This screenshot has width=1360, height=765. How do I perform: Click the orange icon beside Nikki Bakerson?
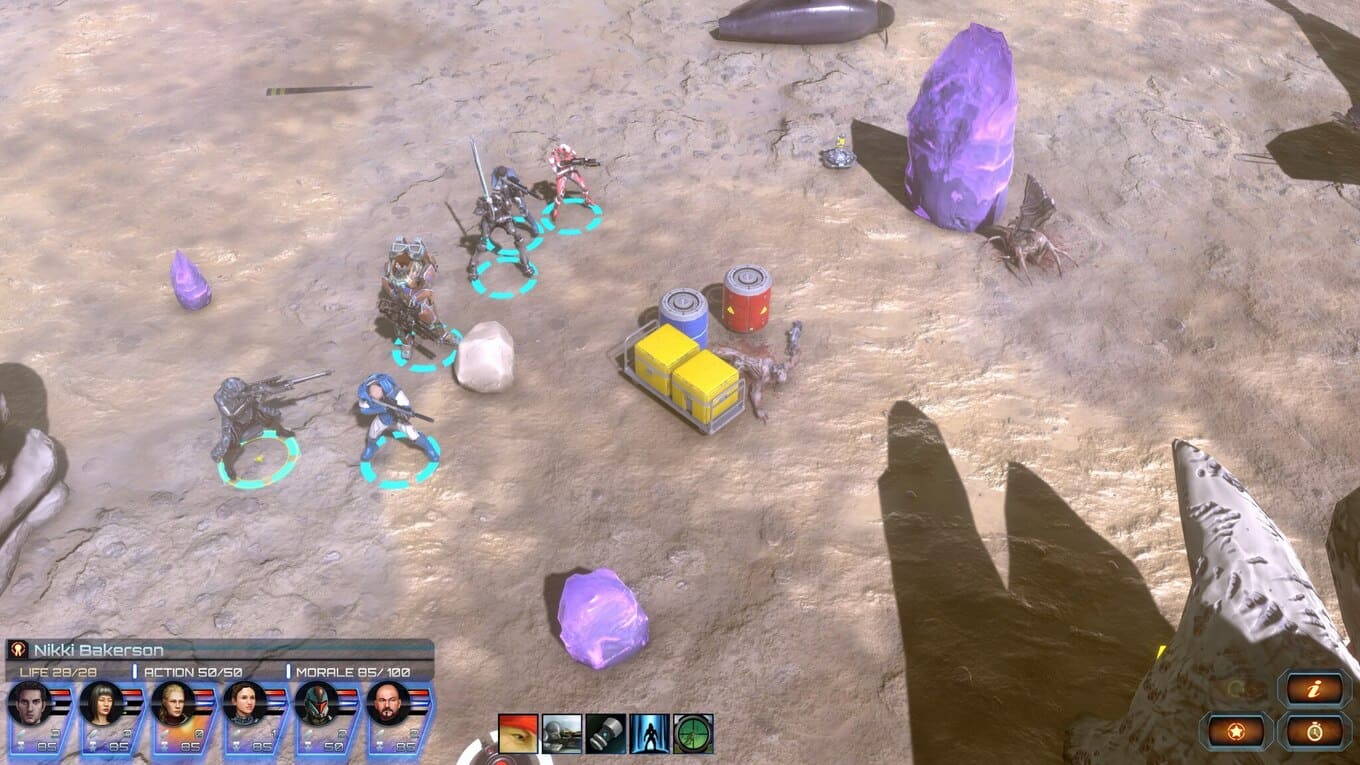[17, 650]
